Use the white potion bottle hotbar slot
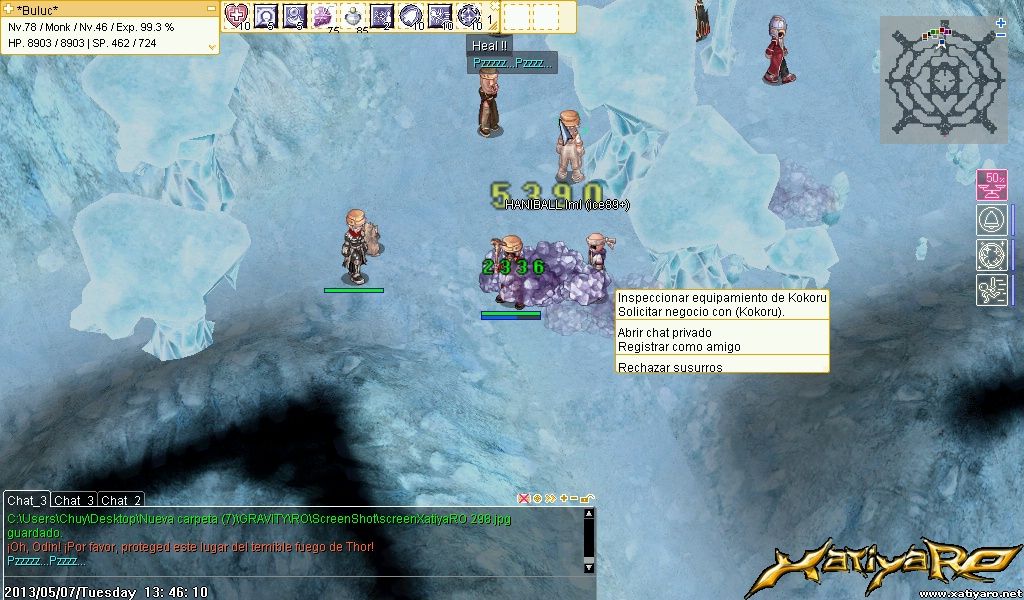This screenshot has width=1024, height=600. click(354, 15)
